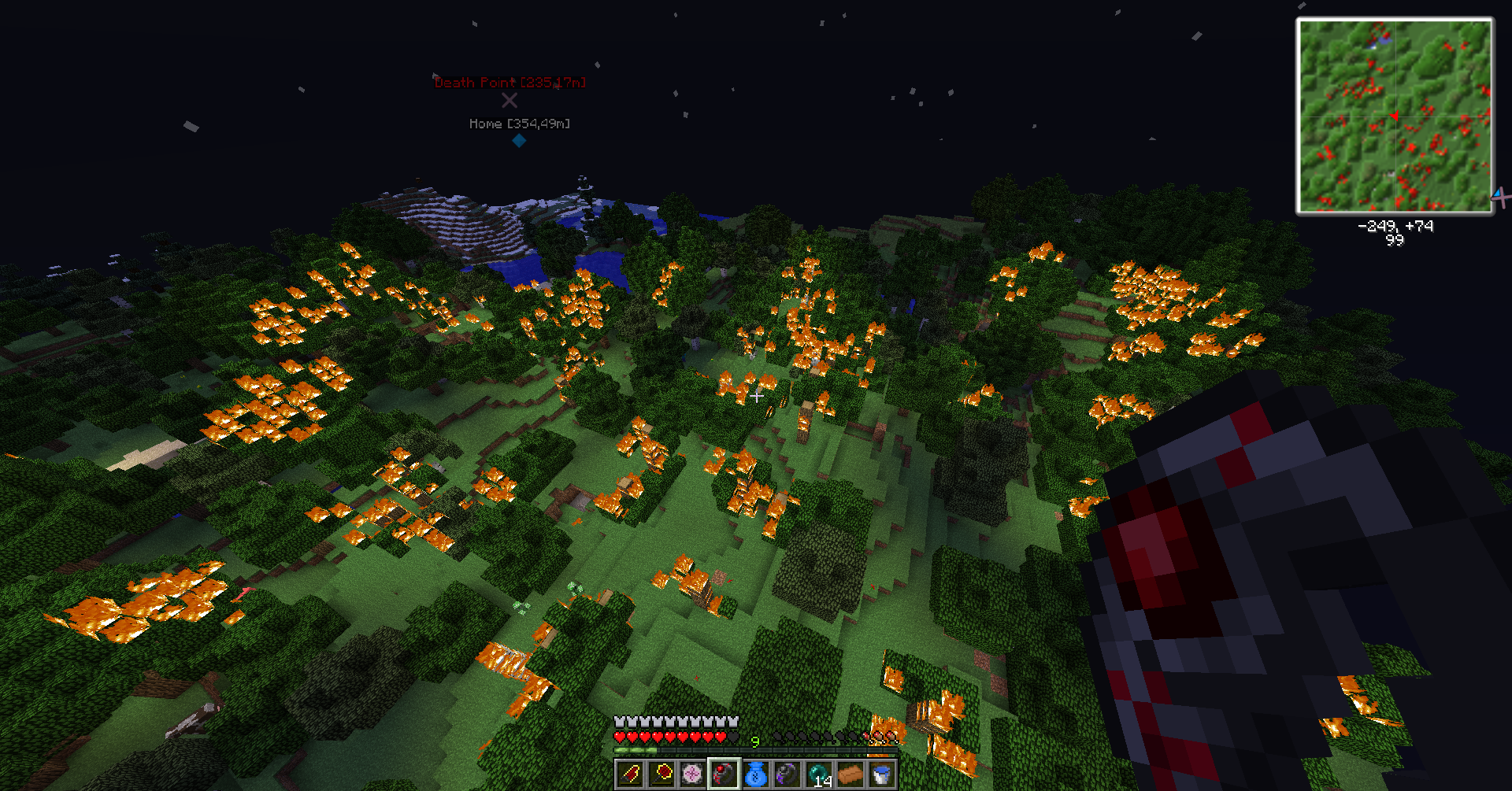
Task: Pick the blue bag hotbar slot
Action: [x=756, y=774]
